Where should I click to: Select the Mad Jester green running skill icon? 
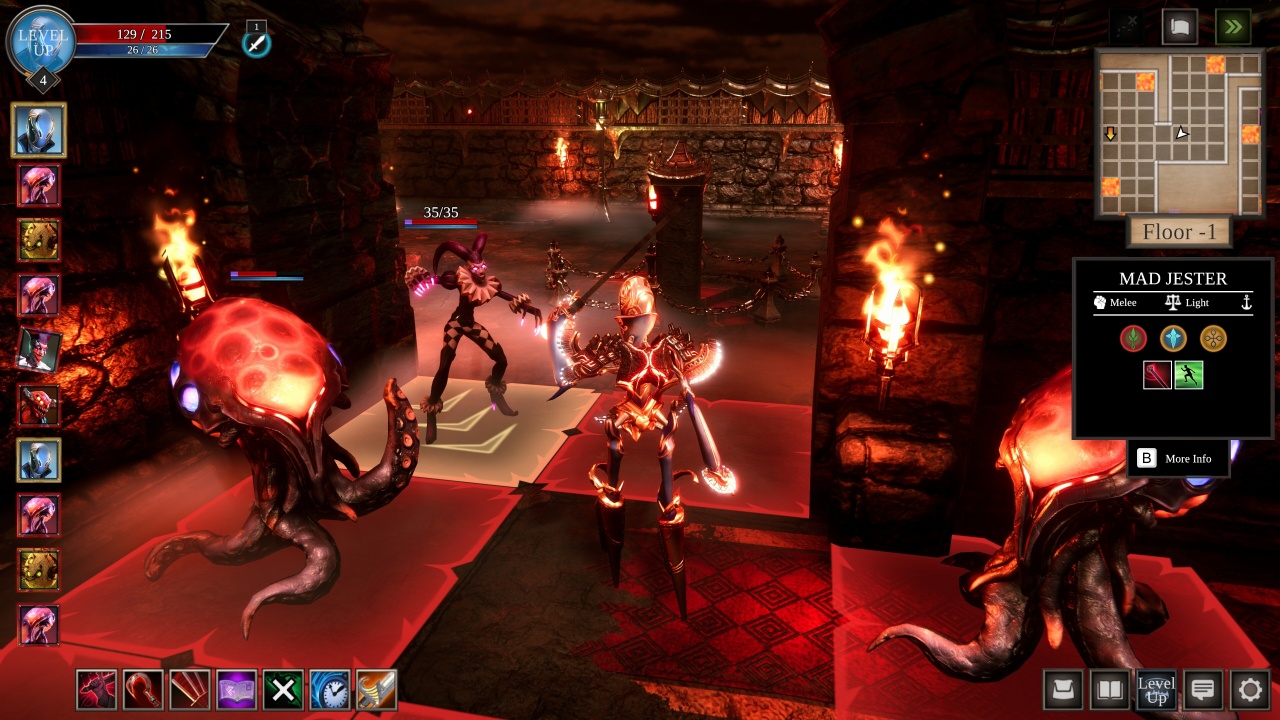1189,375
